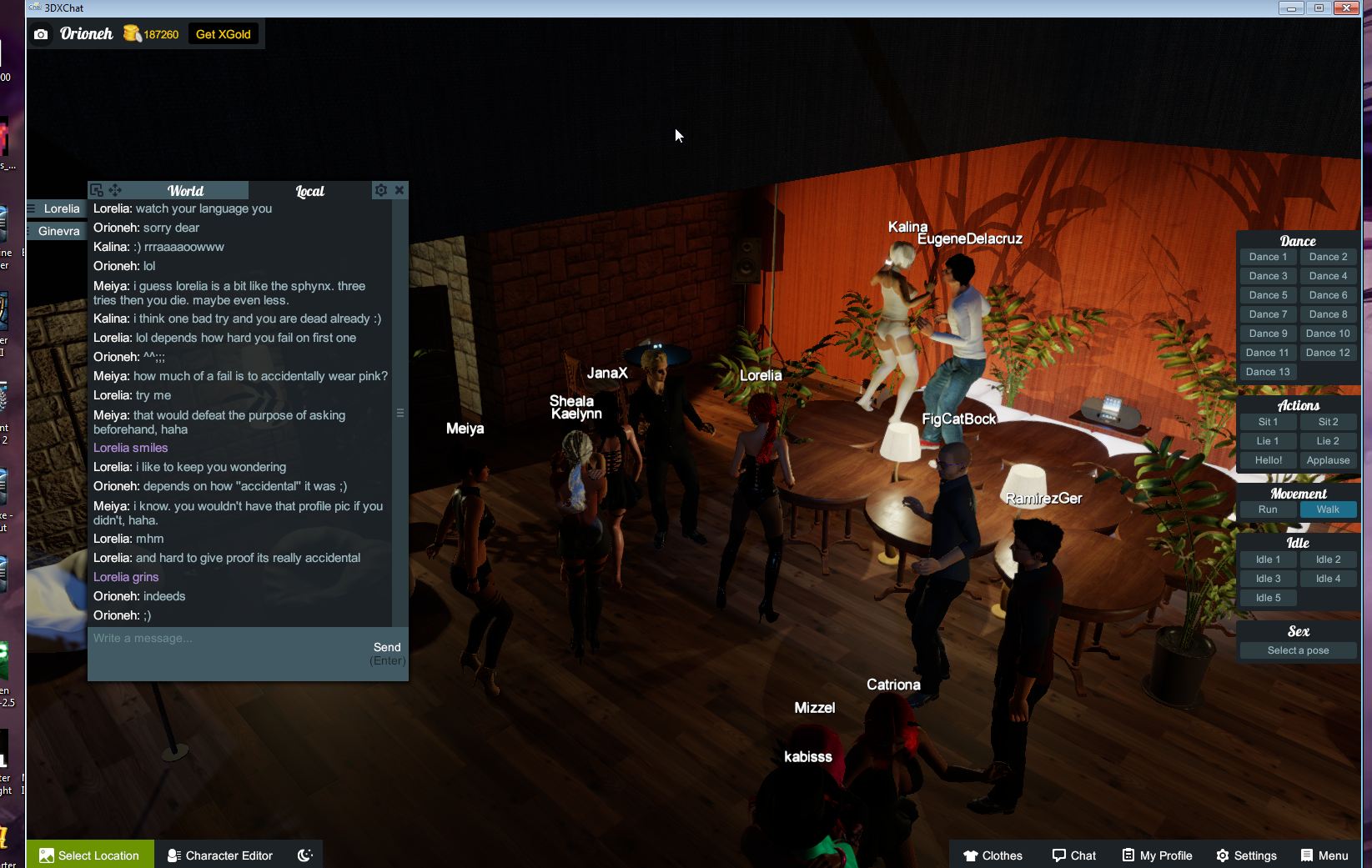Switch to the World chat tab
Image resolution: width=1372 pixels, height=868 pixels.
click(x=184, y=190)
